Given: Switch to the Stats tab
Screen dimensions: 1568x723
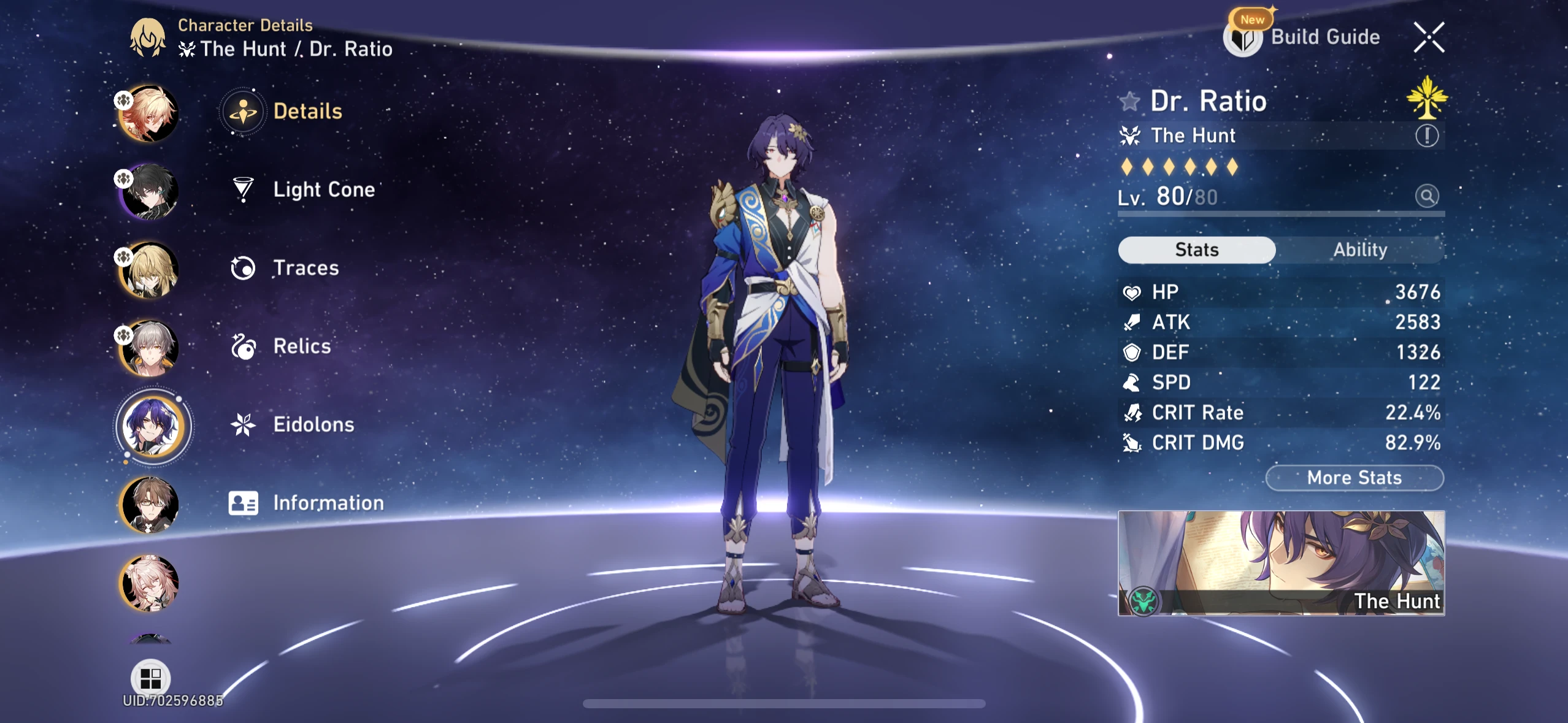Looking at the screenshot, I should click(x=1196, y=250).
